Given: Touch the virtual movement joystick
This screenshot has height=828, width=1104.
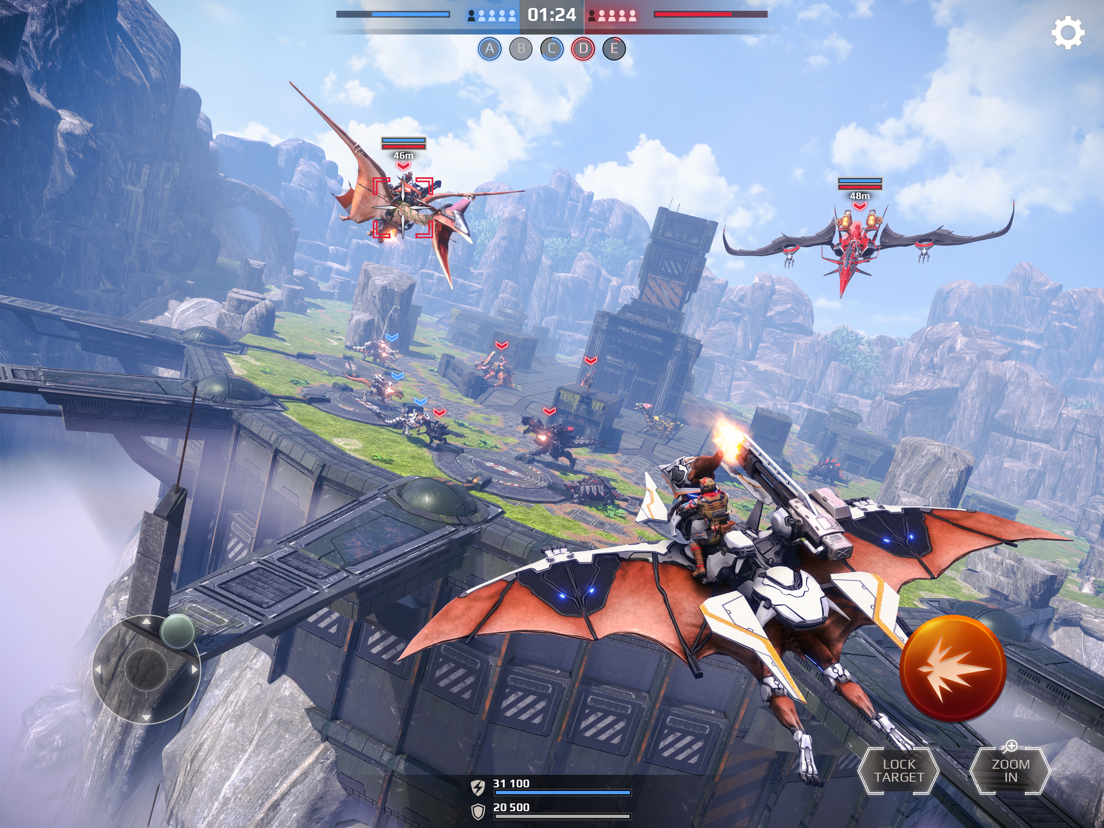Looking at the screenshot, I should pos(147,668).
